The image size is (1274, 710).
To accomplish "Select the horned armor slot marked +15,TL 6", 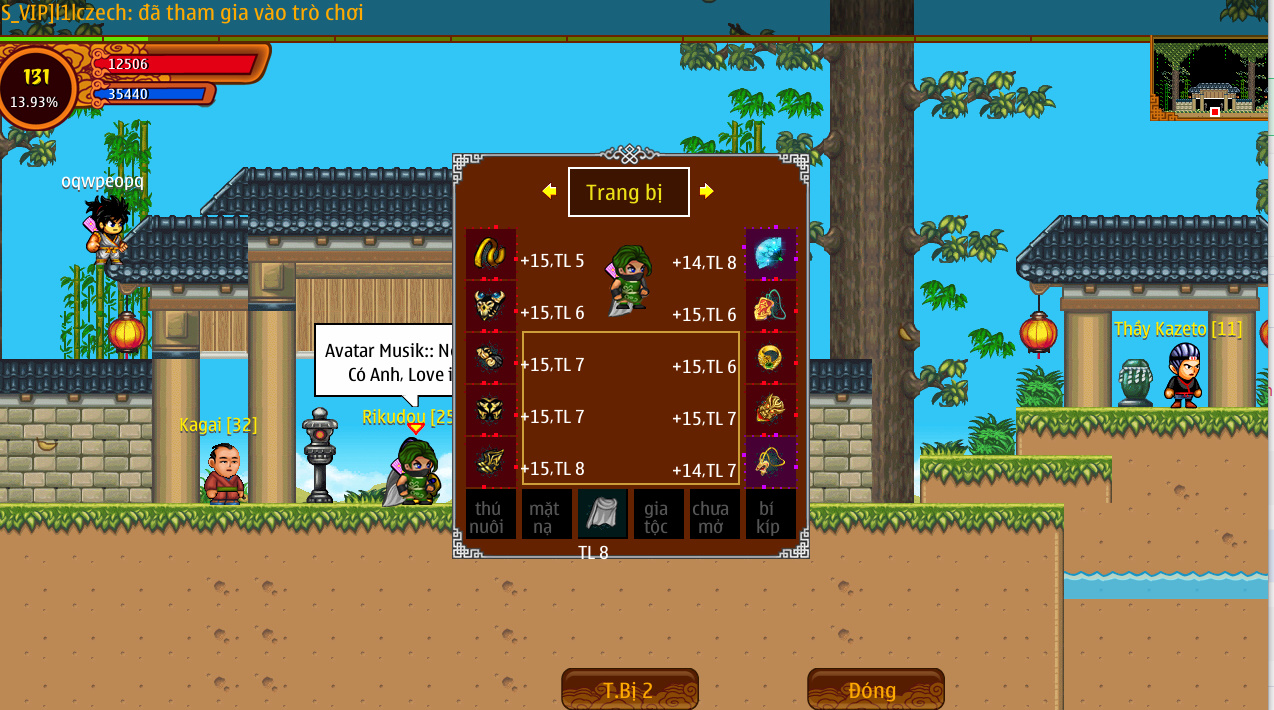I will point(491,306).
